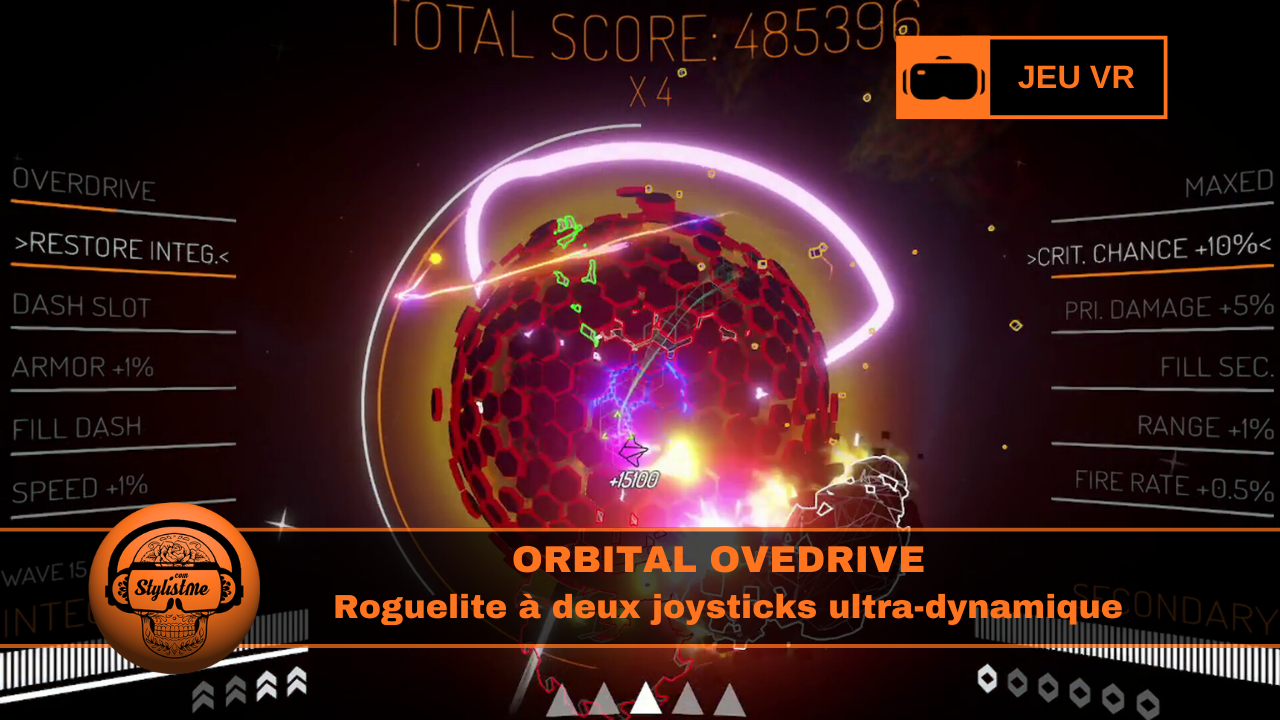1280x720 pixels.
Task: Expand the OVERDRIVE section header
Action: click(x=85, y=186)
